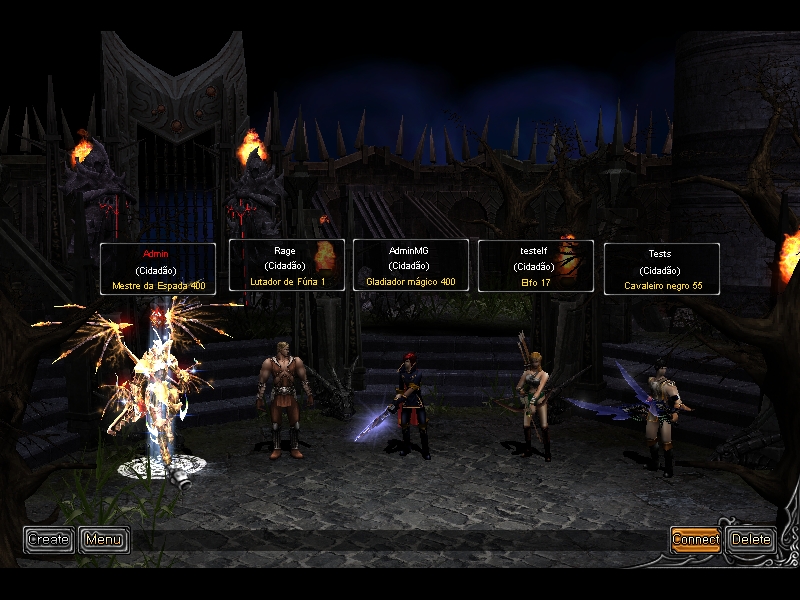
Task: Open the Menu button
Action: pos(103,540)
